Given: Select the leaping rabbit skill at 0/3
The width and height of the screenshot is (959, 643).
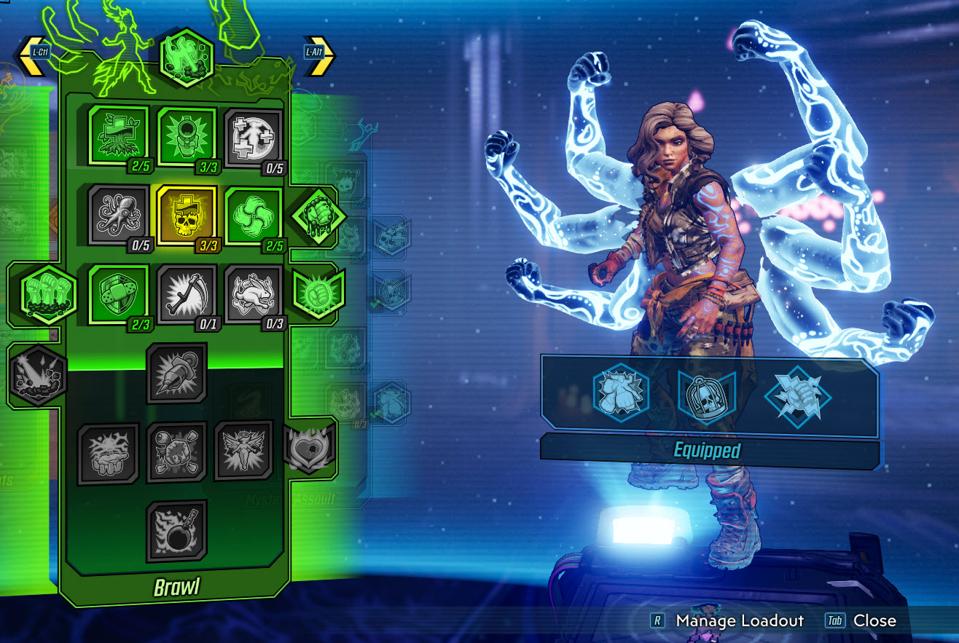Looking at the screenshot, I should click(x=253, y=294).
